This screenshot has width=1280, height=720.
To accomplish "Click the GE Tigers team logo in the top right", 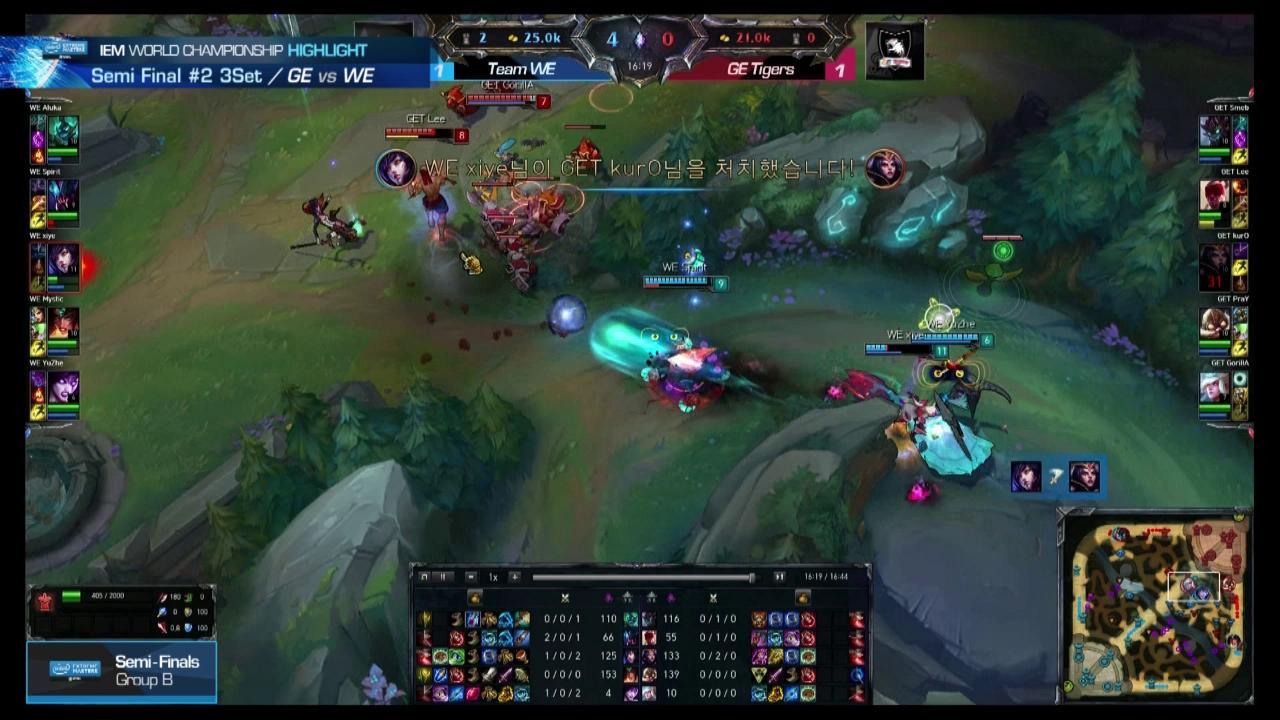I will (893, 50).
